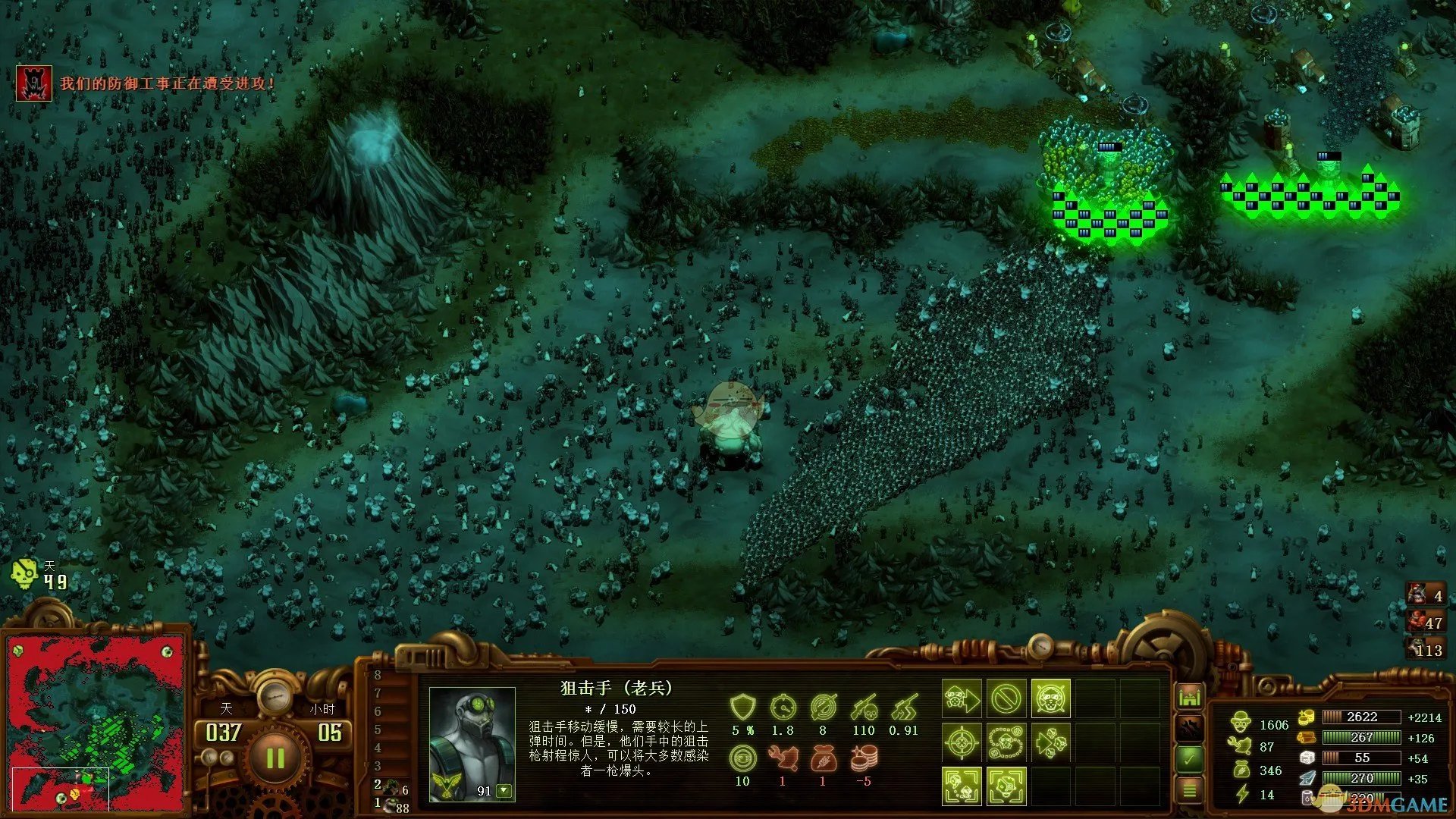The width and height of the screenshot is (1456, 819).
Task: Issue the stop command
Action: click(1006, 698)
